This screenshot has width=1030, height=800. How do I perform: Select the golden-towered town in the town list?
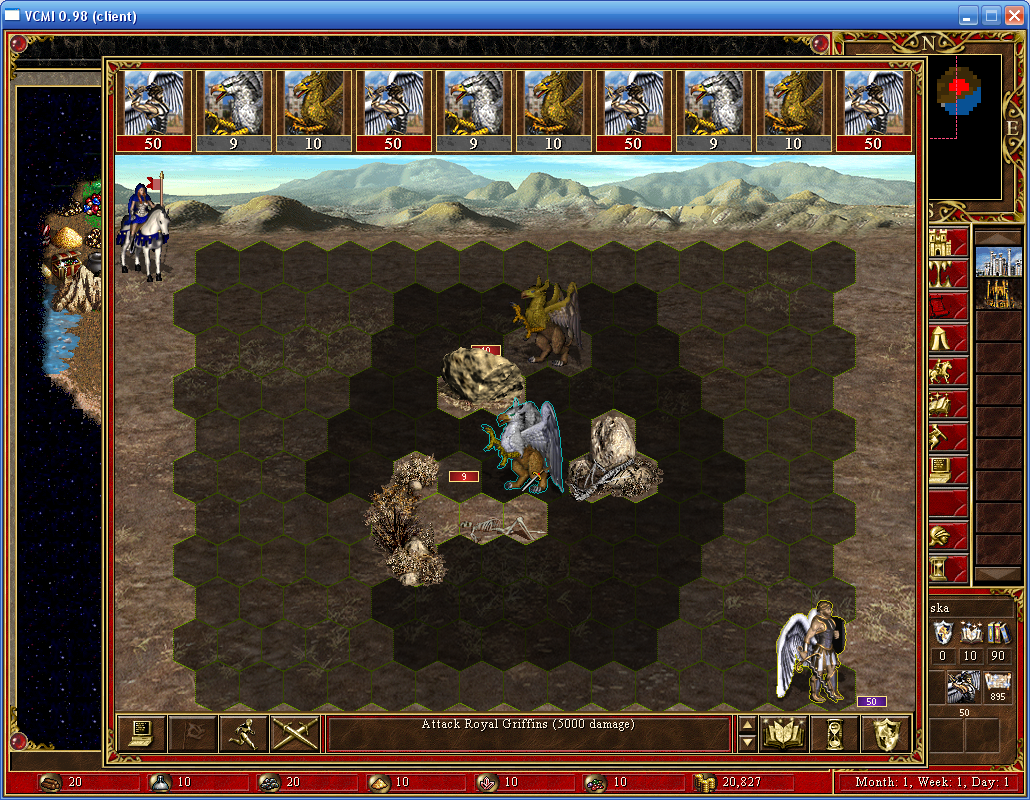[x=998, y=294]
